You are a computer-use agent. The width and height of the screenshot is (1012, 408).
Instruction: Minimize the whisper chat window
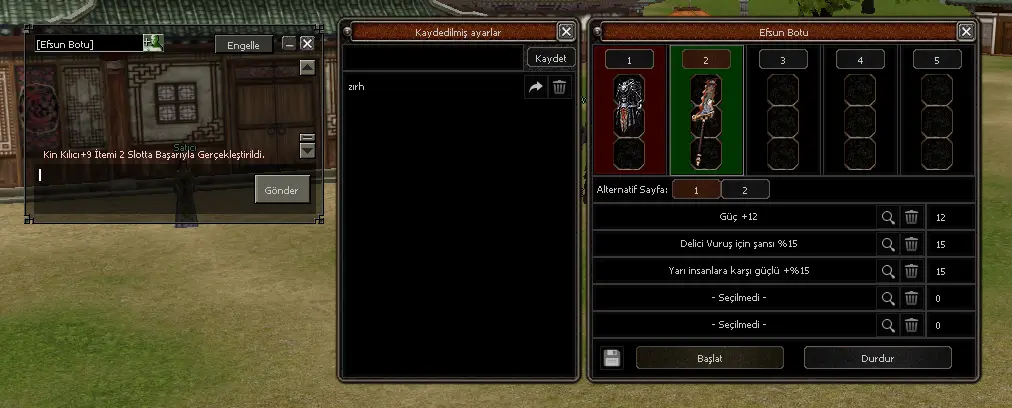(x=289, y=44)
